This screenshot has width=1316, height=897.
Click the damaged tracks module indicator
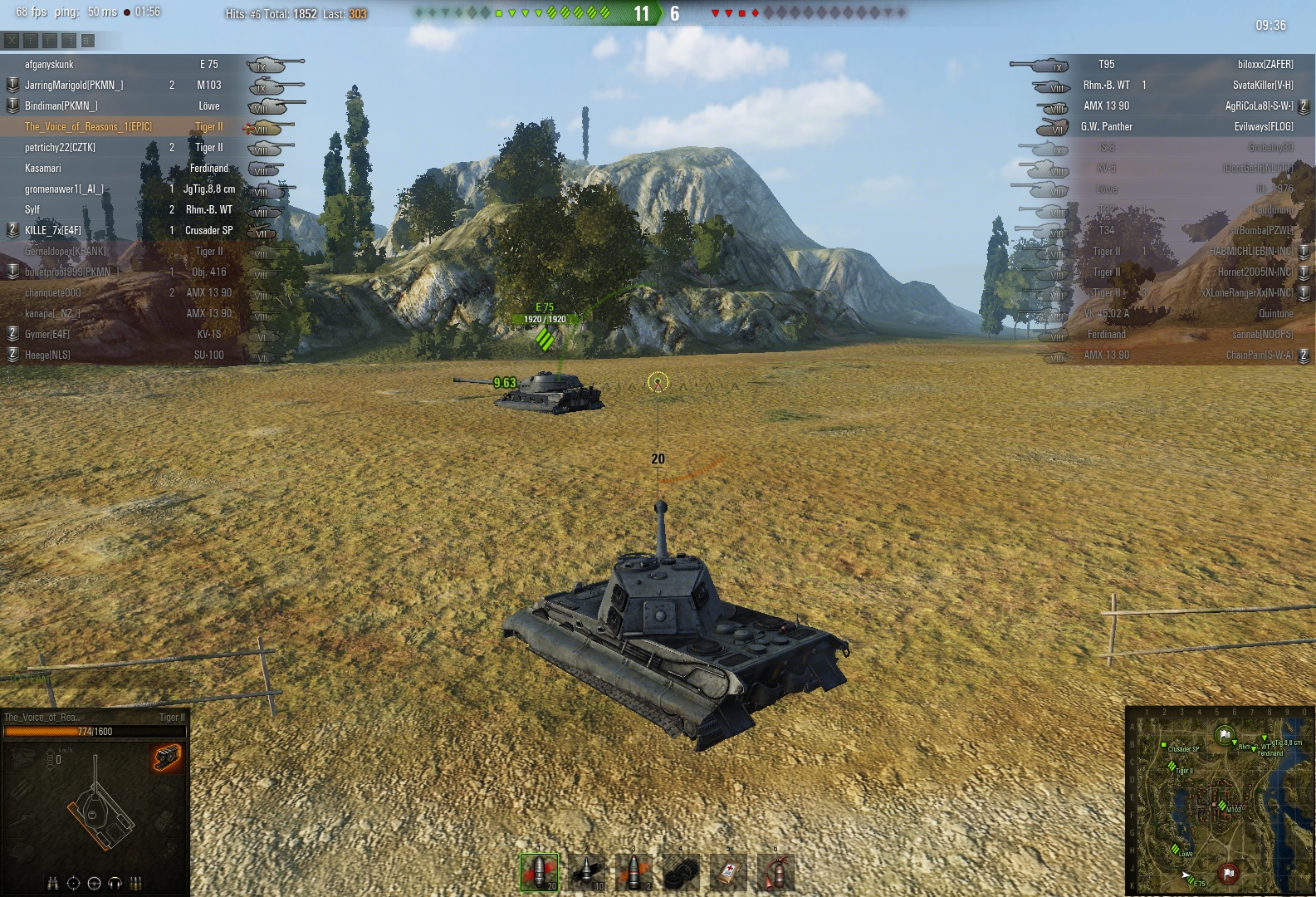pyautogui.click(x=166, y=757)
